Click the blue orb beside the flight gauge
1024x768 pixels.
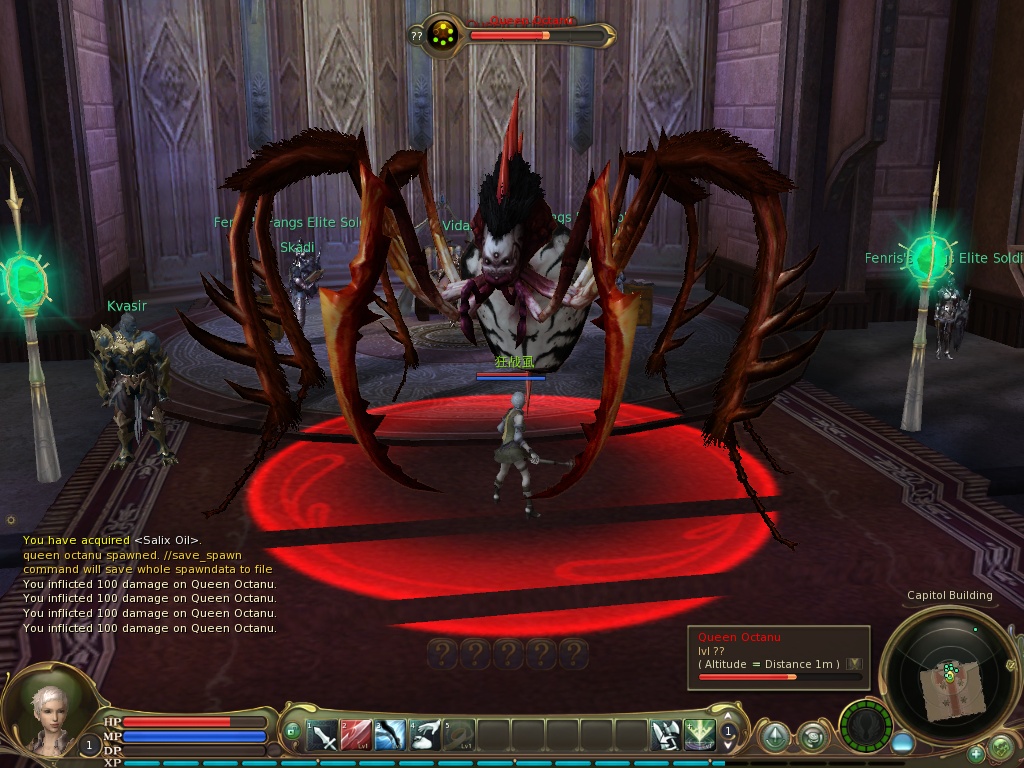(903, 743)
